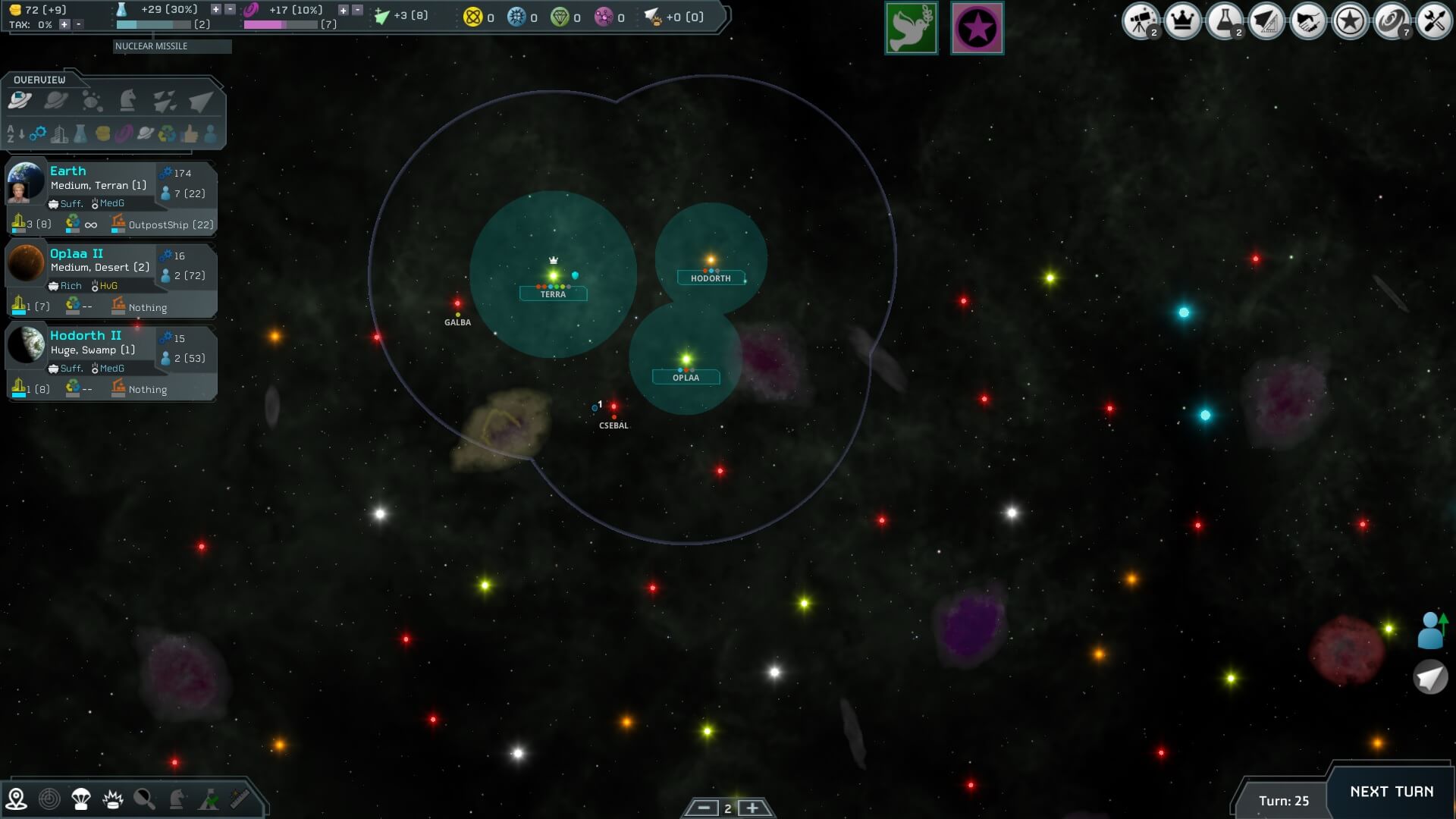This screenshot has width=1456, height=819.
Task: Toggle the map pin marker filter
Action: [16, 799]
